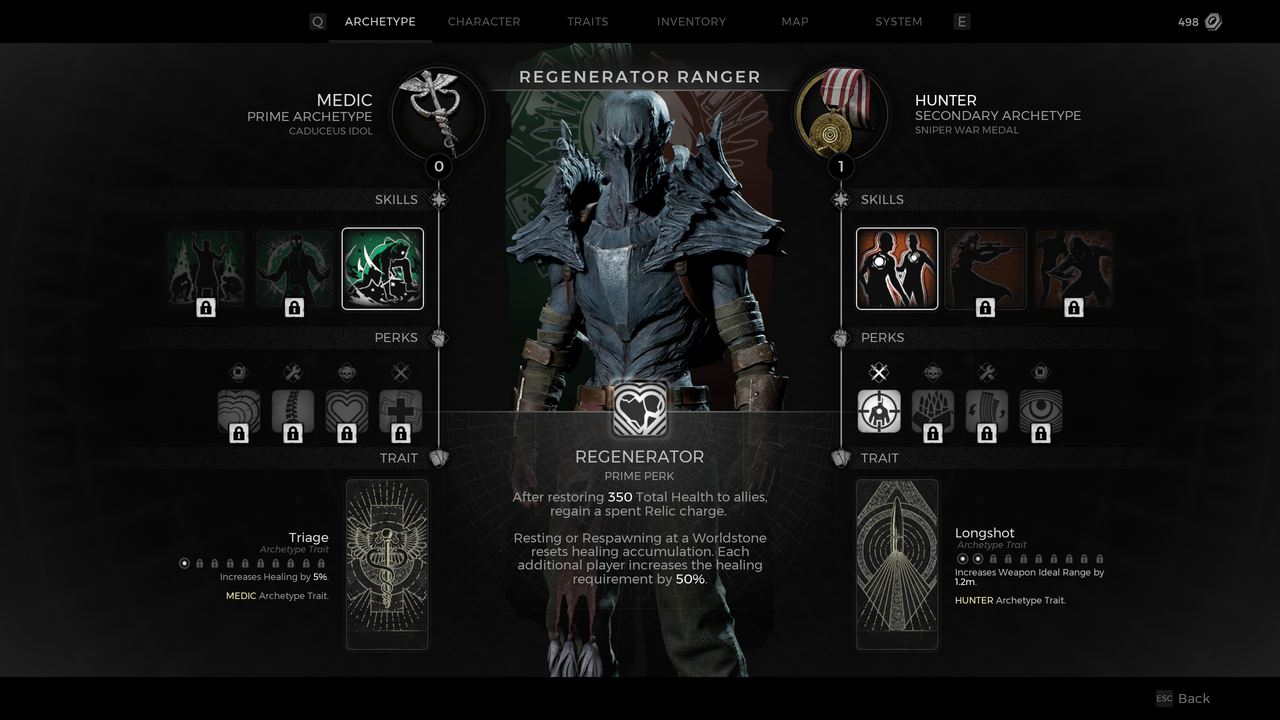Viewport: 1280px width, 720px height.
Task: Select the locked heart-shaped Medic perk
Action: click(347, 411)
